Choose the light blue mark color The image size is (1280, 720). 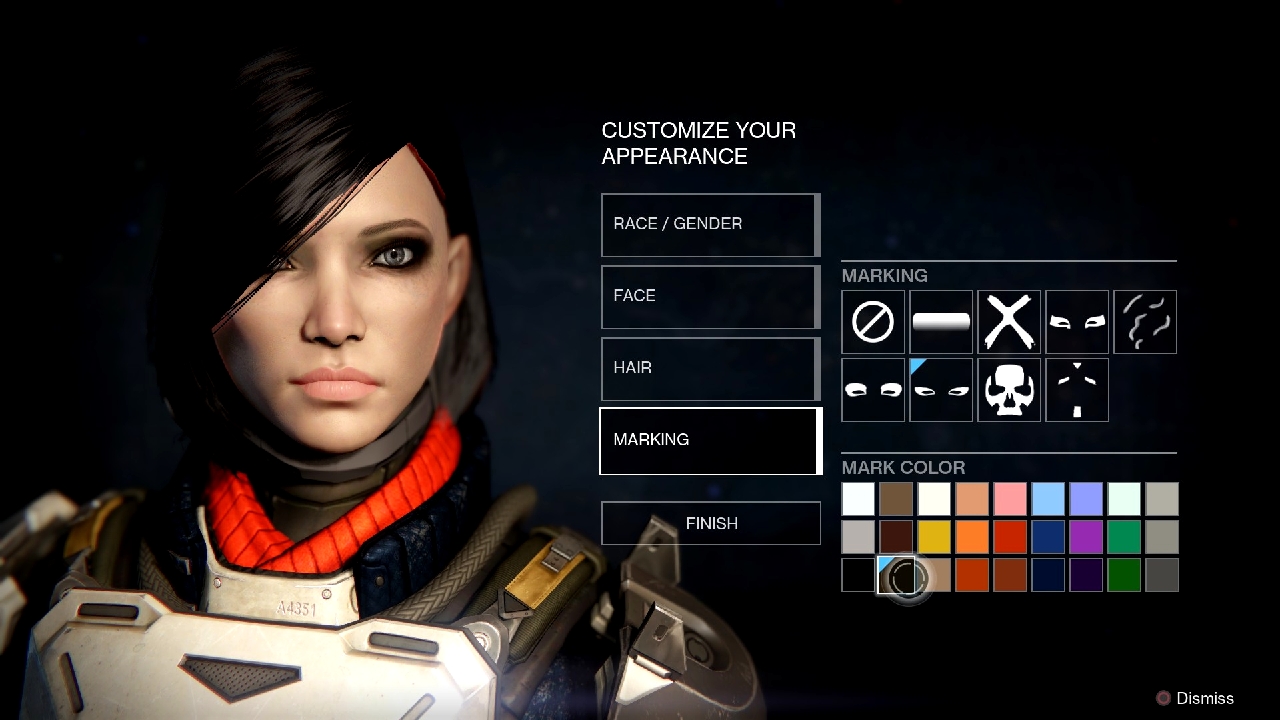pos(1048,499)
